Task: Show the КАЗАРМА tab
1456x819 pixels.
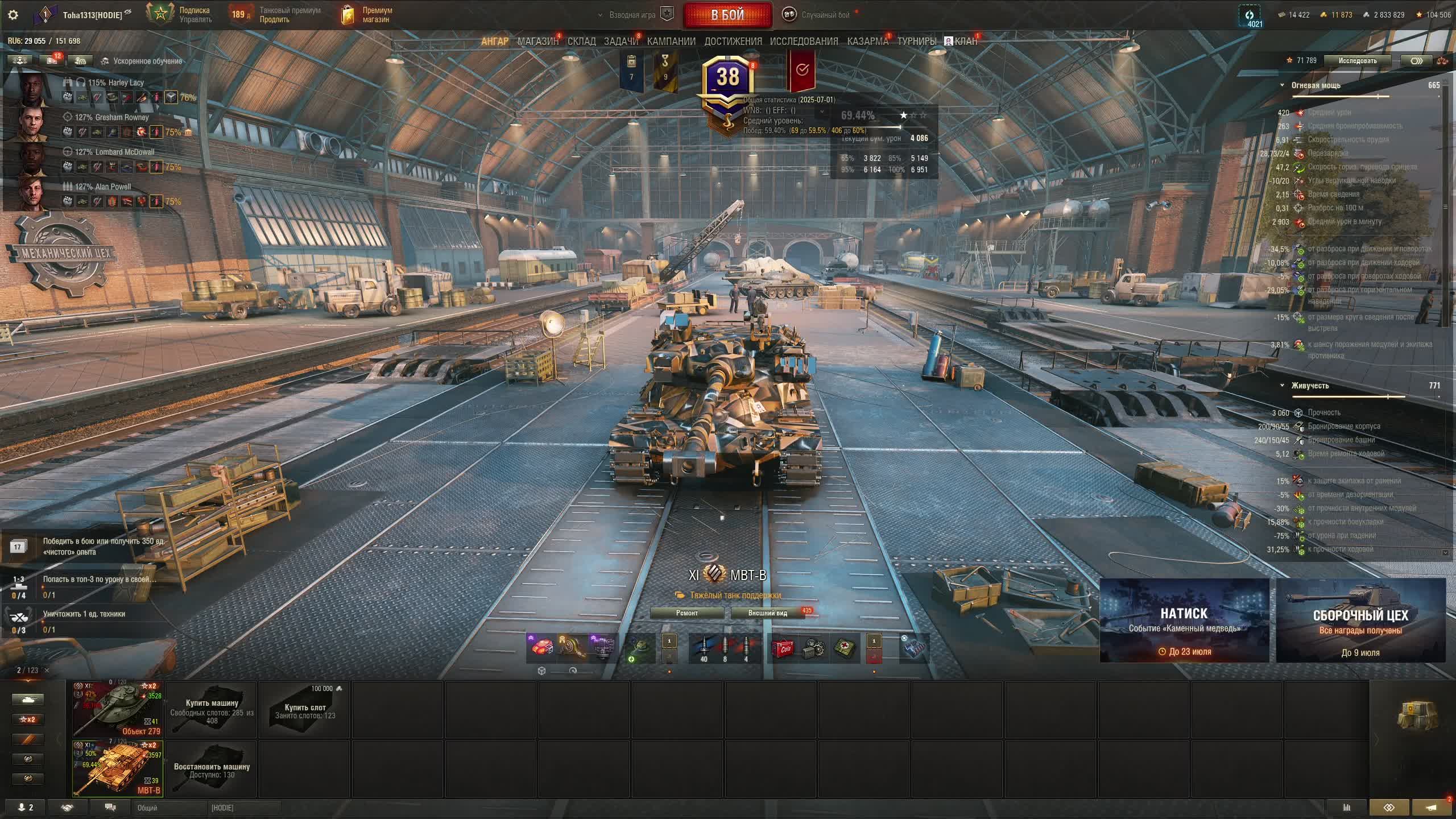Action: [867, 41]
